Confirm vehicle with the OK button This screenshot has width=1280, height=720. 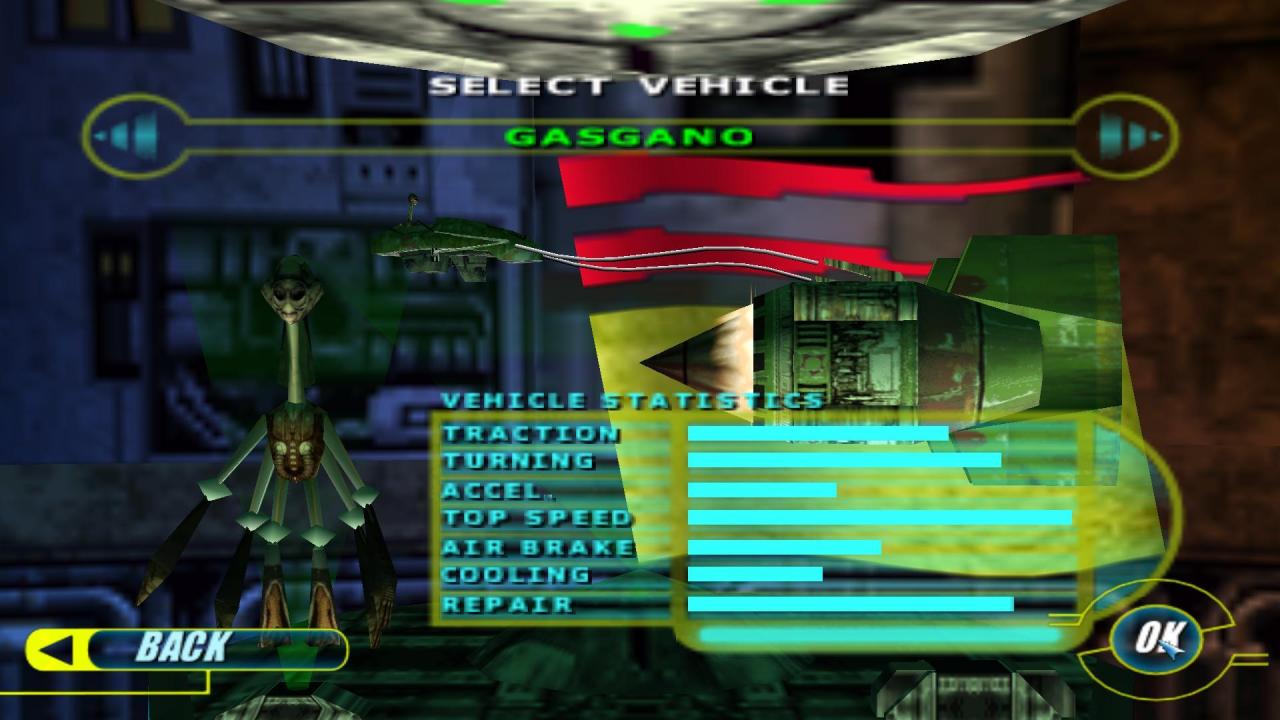(1160, 636)
